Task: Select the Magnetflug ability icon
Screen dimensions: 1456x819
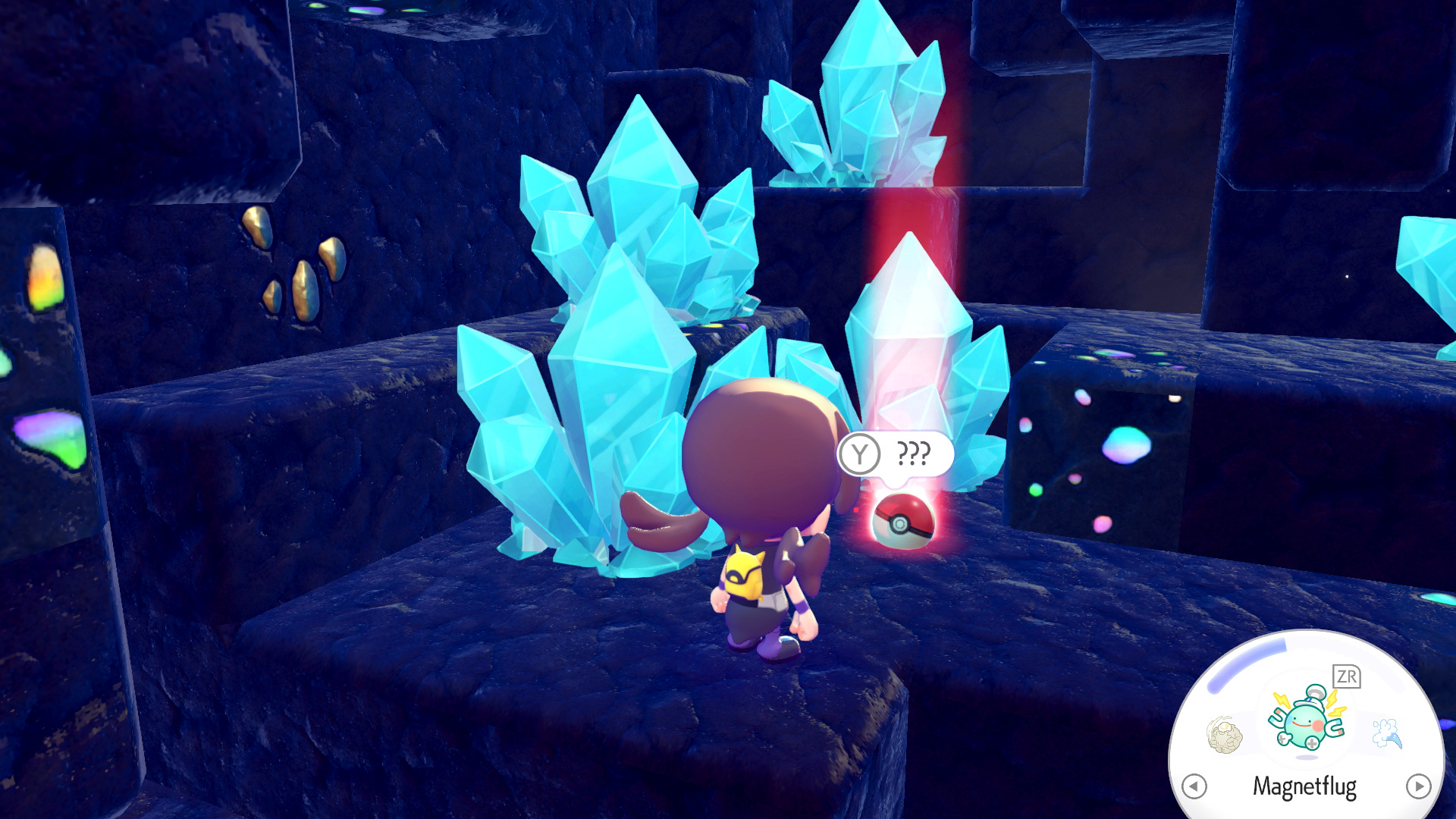Action: tap(1307, 720)
